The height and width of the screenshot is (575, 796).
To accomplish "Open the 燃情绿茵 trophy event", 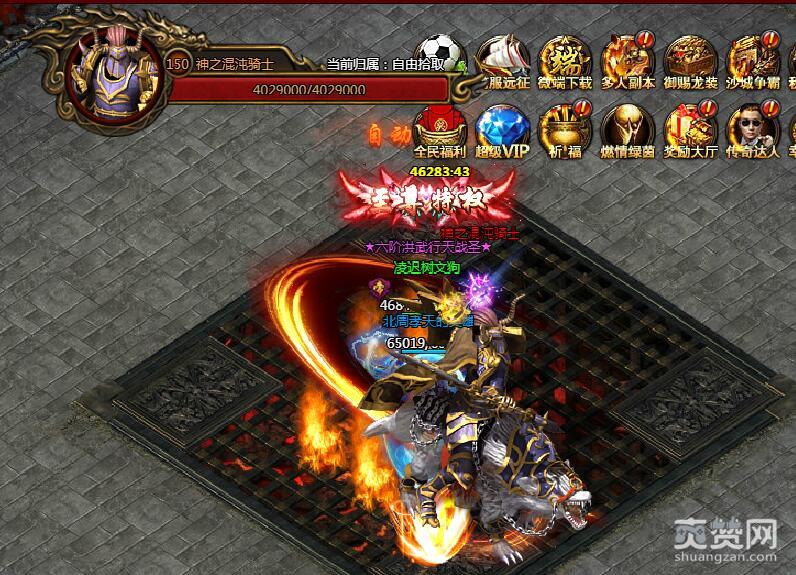I will click(626, 129).
